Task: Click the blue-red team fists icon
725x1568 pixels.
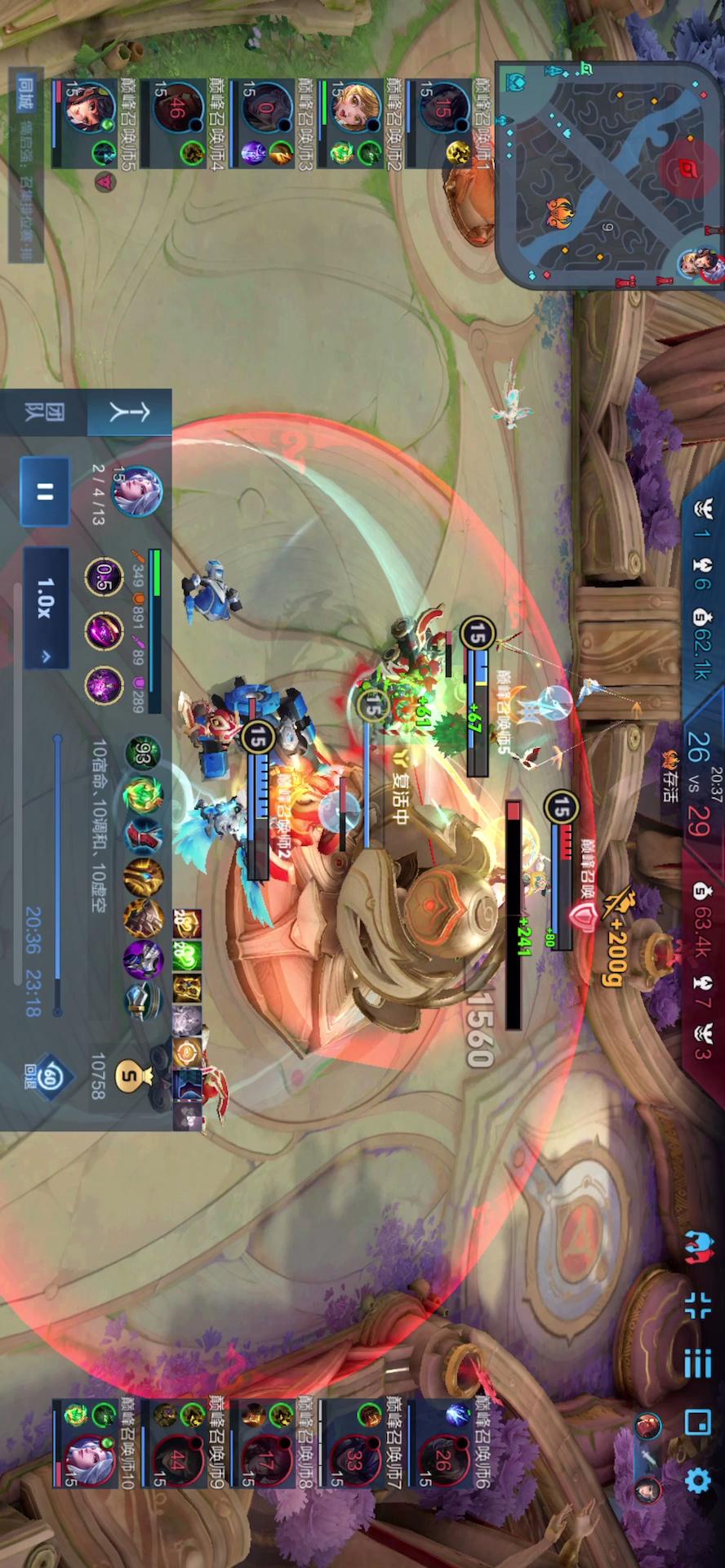Action: pos(698,1247)
